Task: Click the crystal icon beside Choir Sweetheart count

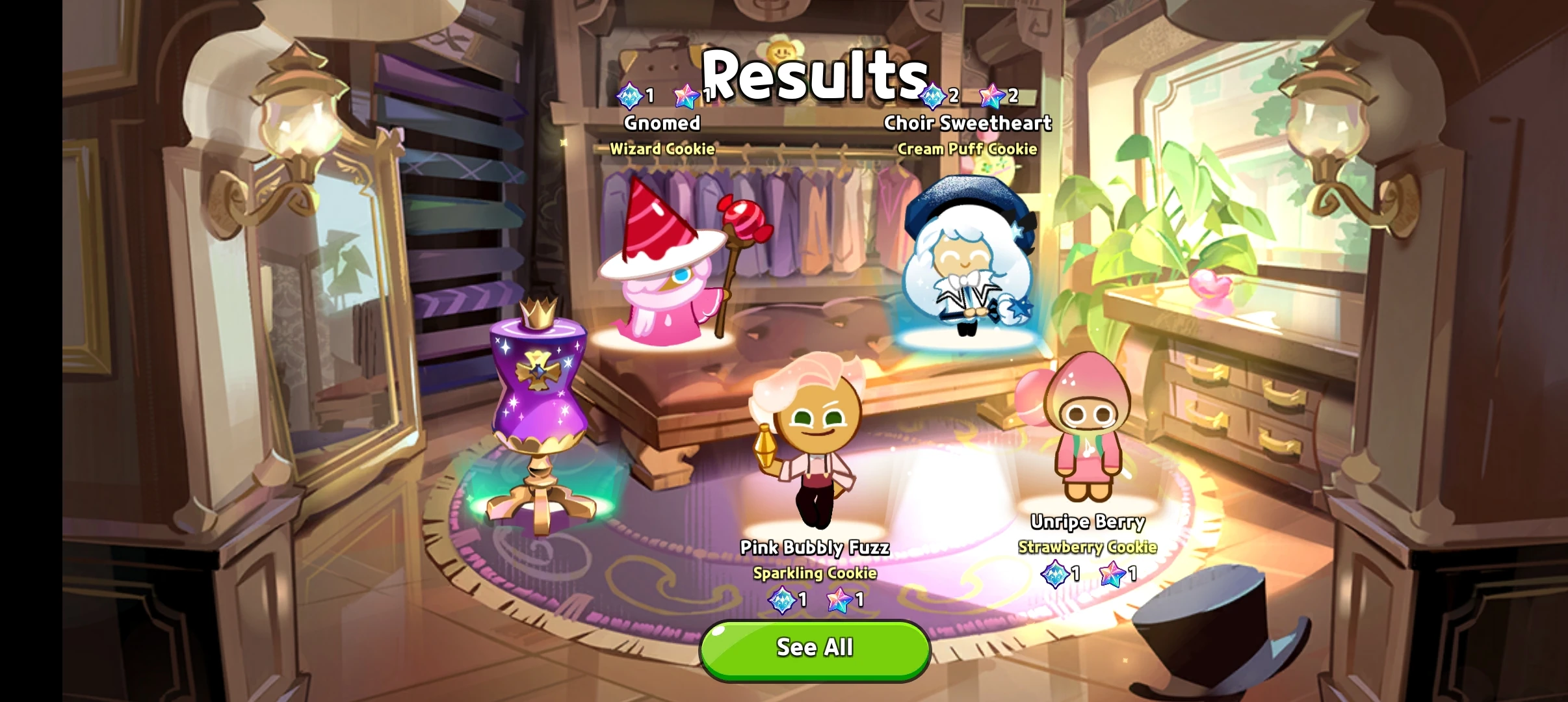Action: point(934,95)
